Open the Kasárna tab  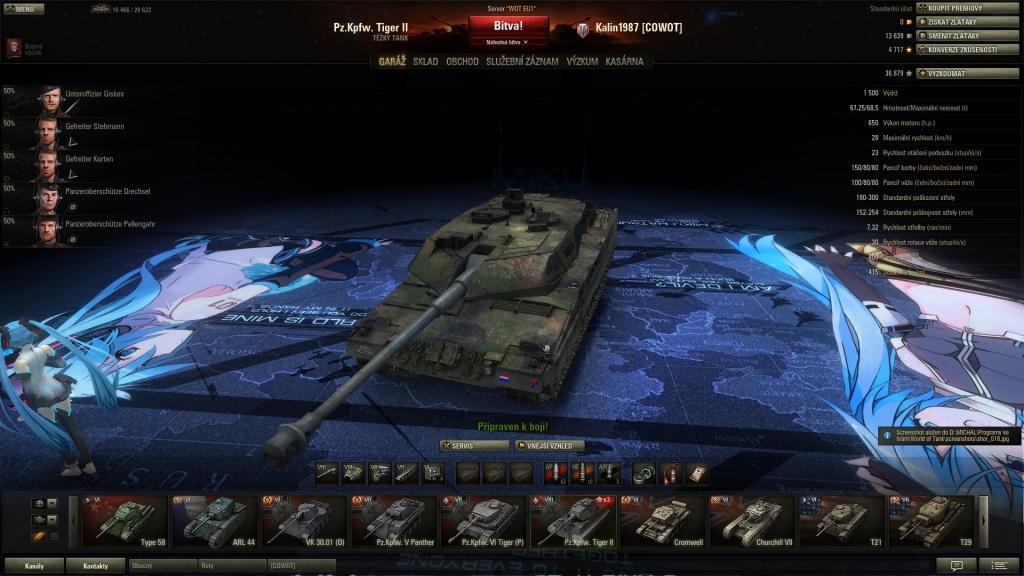click(x=624, y=61)
